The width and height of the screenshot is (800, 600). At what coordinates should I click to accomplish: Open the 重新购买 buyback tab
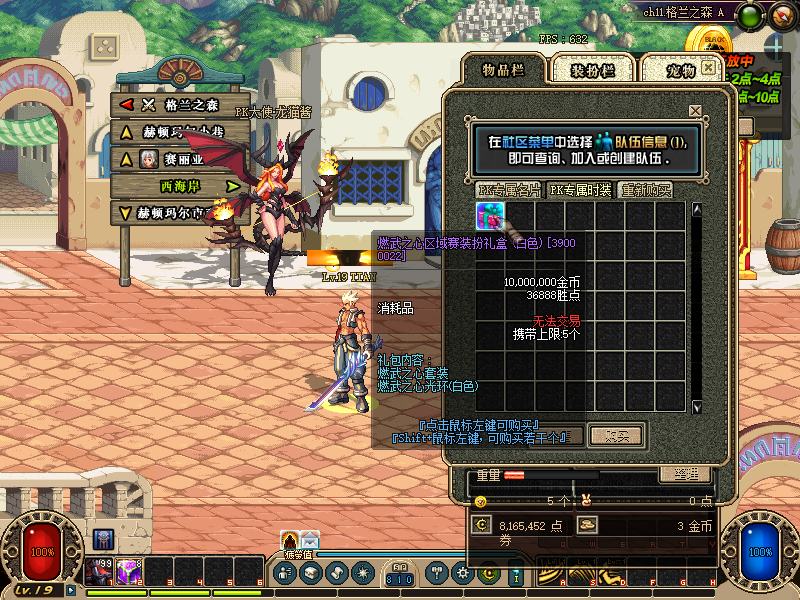646,190
